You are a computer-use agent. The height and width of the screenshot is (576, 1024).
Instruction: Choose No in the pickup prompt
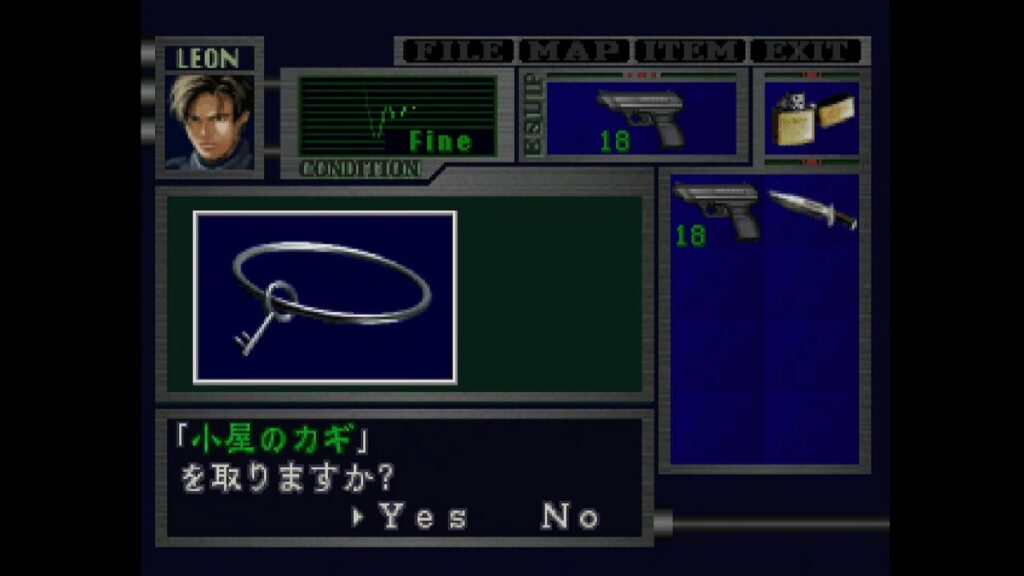tap(571, 517)
